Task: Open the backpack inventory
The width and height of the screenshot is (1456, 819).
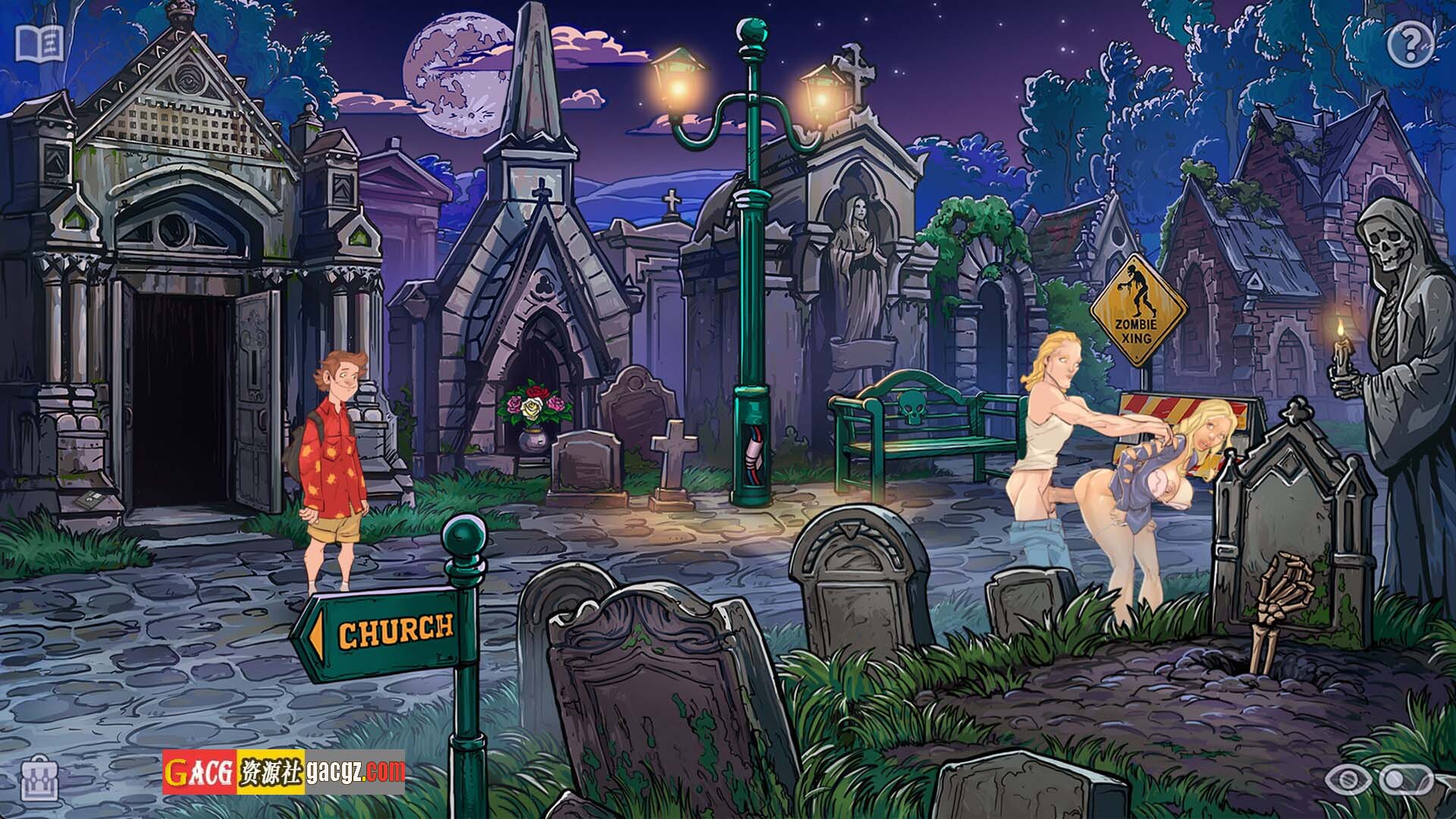Action: click(40, 779)
